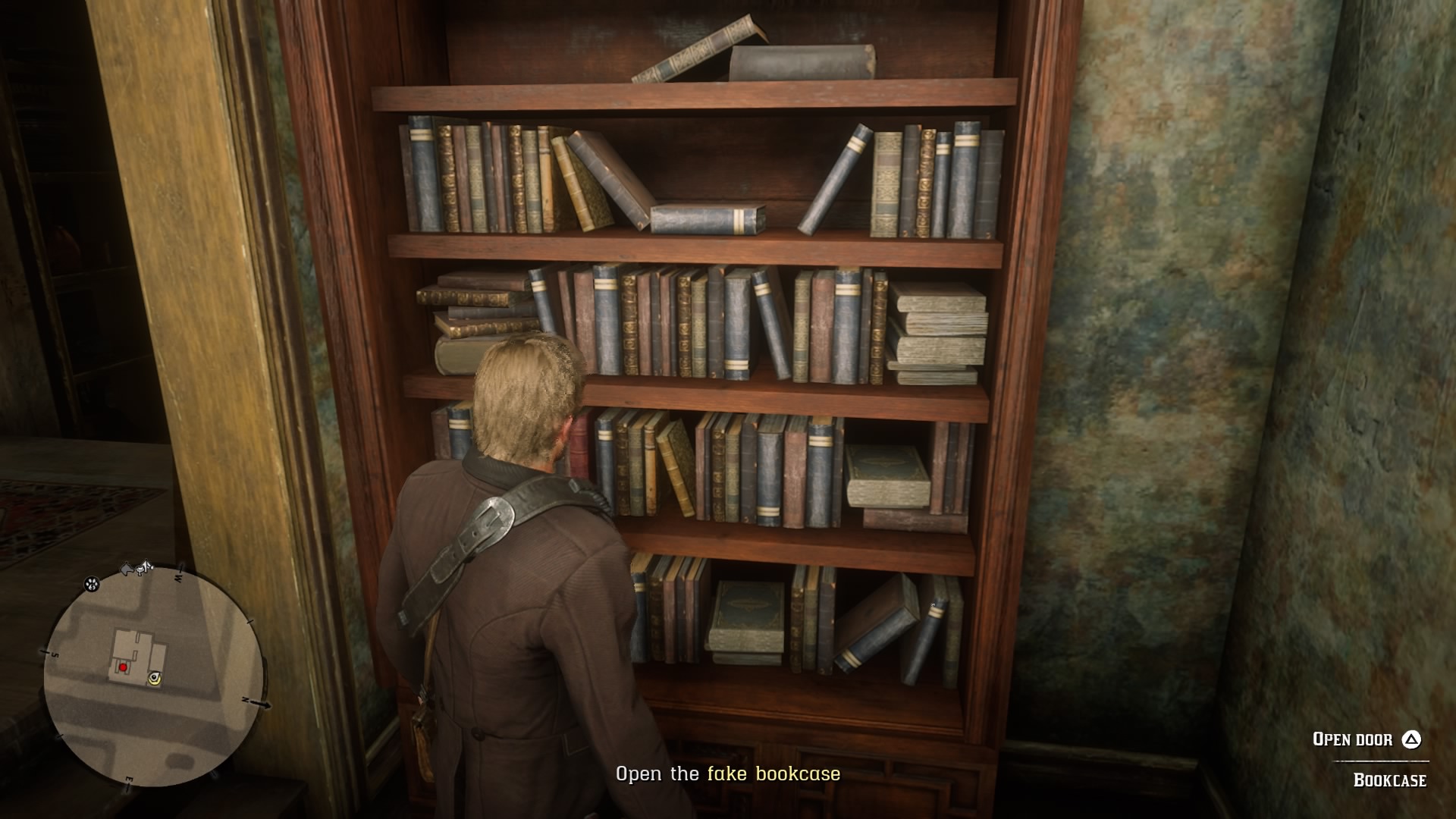The height and width of the screenshot is (819, 1456).
Task: Click the Dead Eye paw icon on minimap
Action: 92,585
